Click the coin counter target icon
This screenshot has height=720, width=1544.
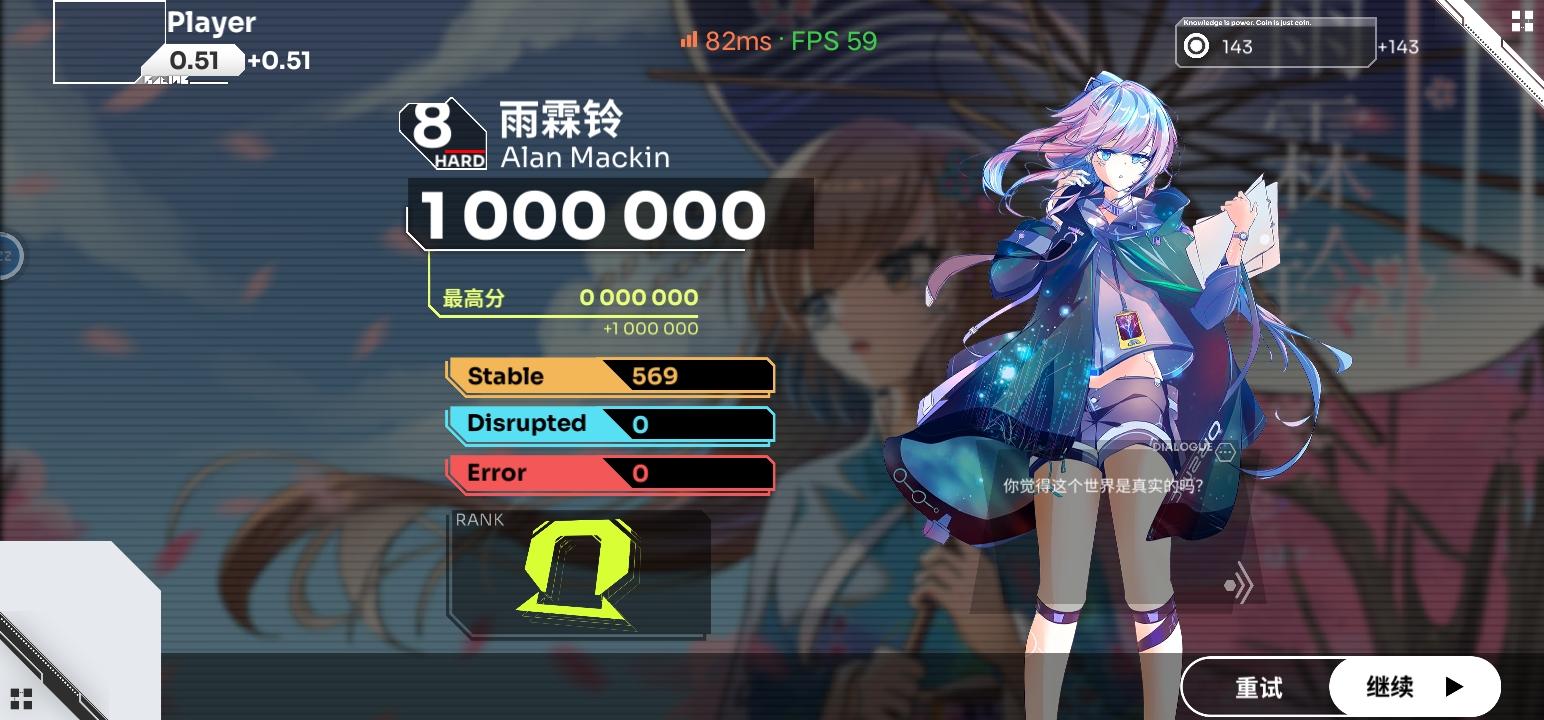(1196, 46)
